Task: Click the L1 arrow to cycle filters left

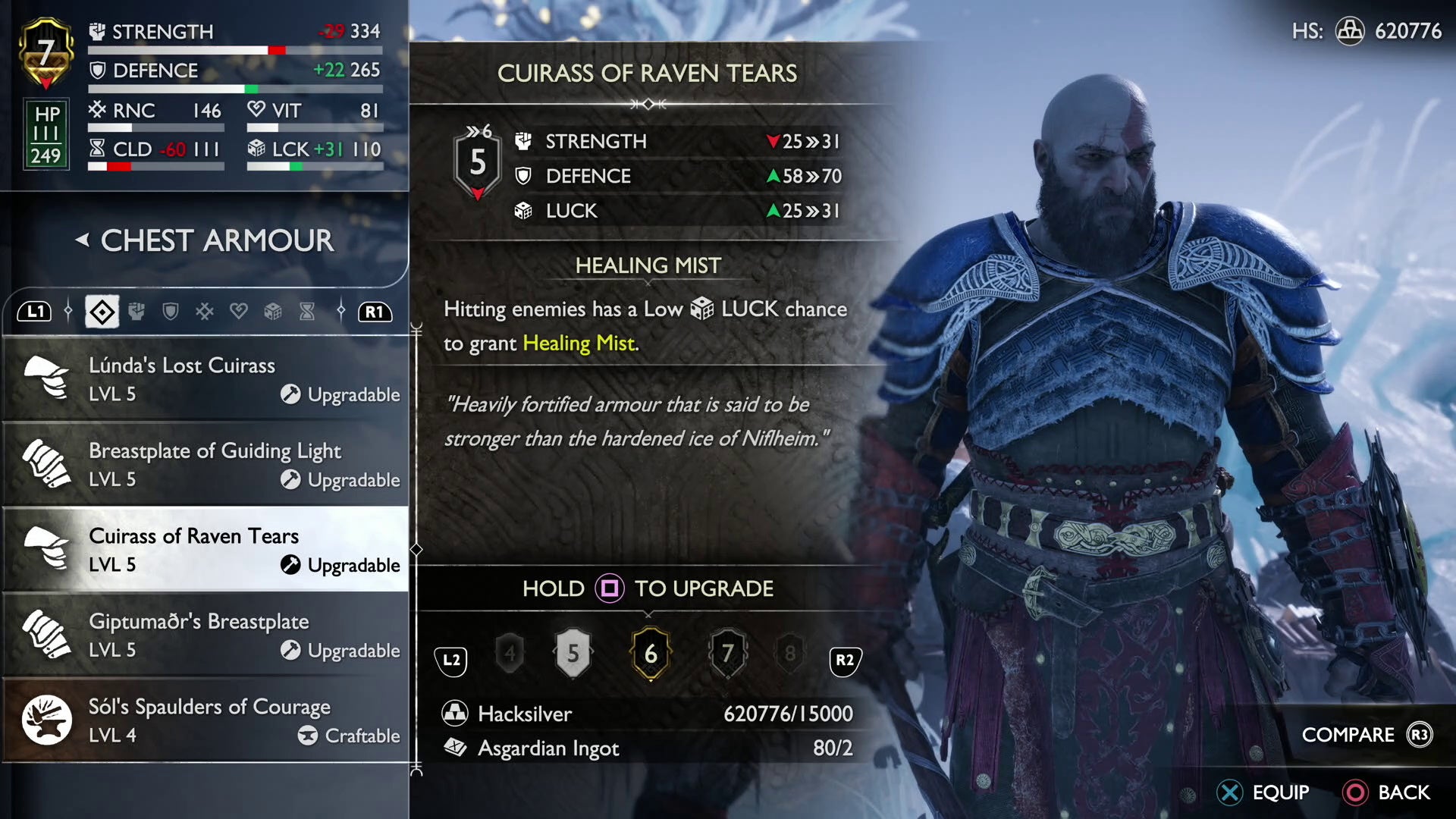Action: coord(34,312)
